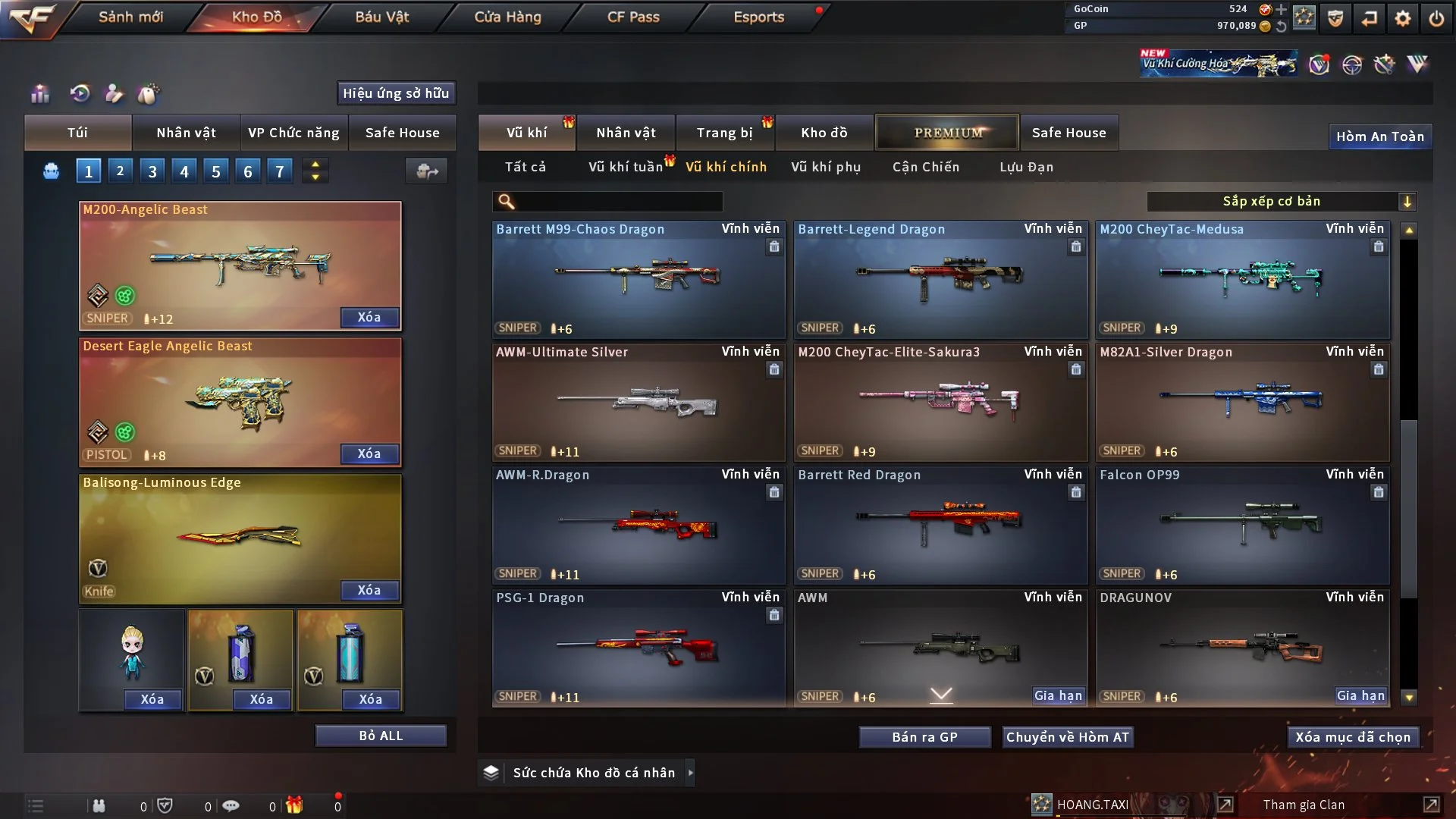This screenshot has width=1456, height=819.
Task: Switch to the PREMIUM tab
Action: tap(947, 133)
